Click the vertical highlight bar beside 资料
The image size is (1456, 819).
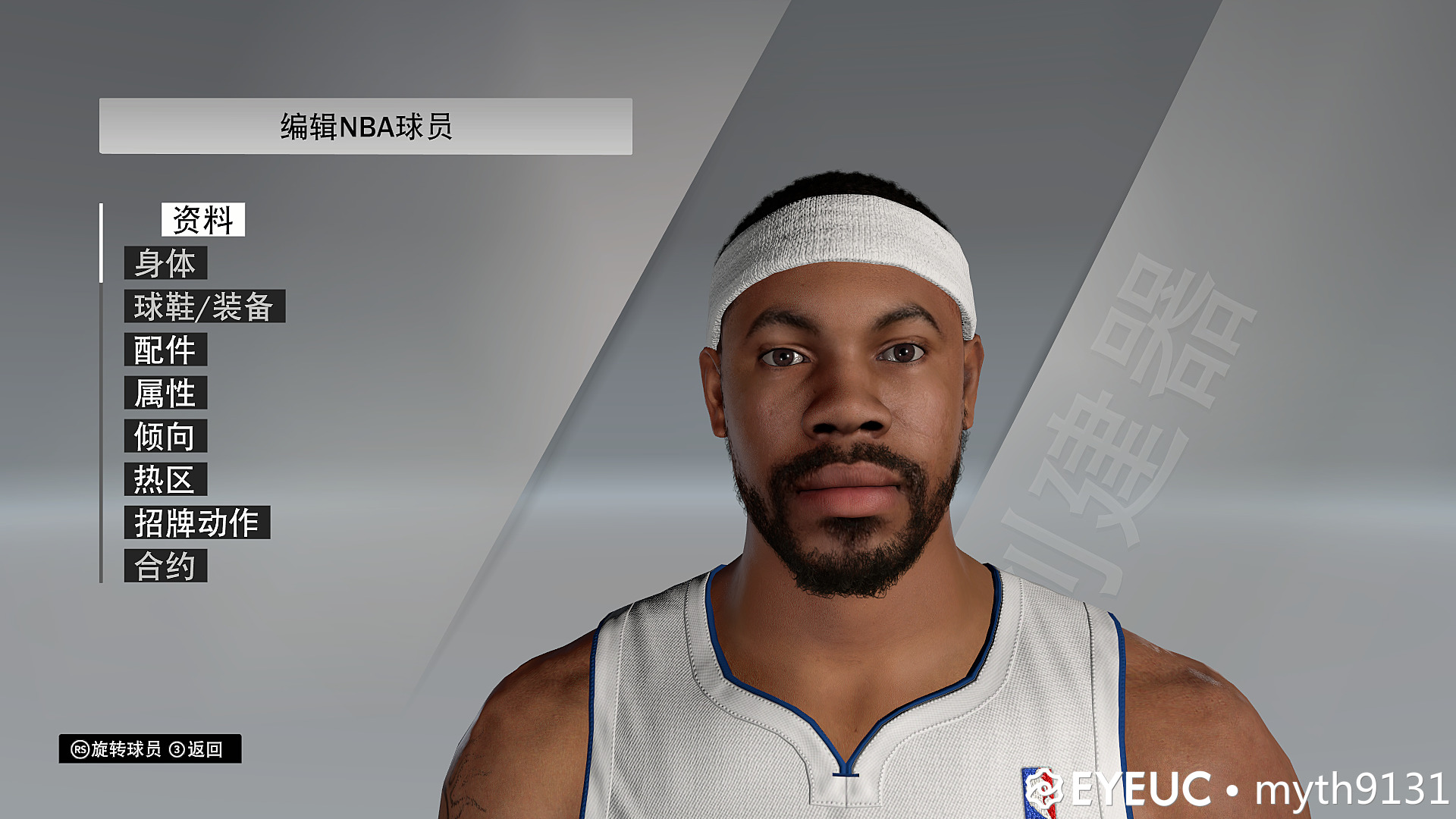click(x=101, y=243)
